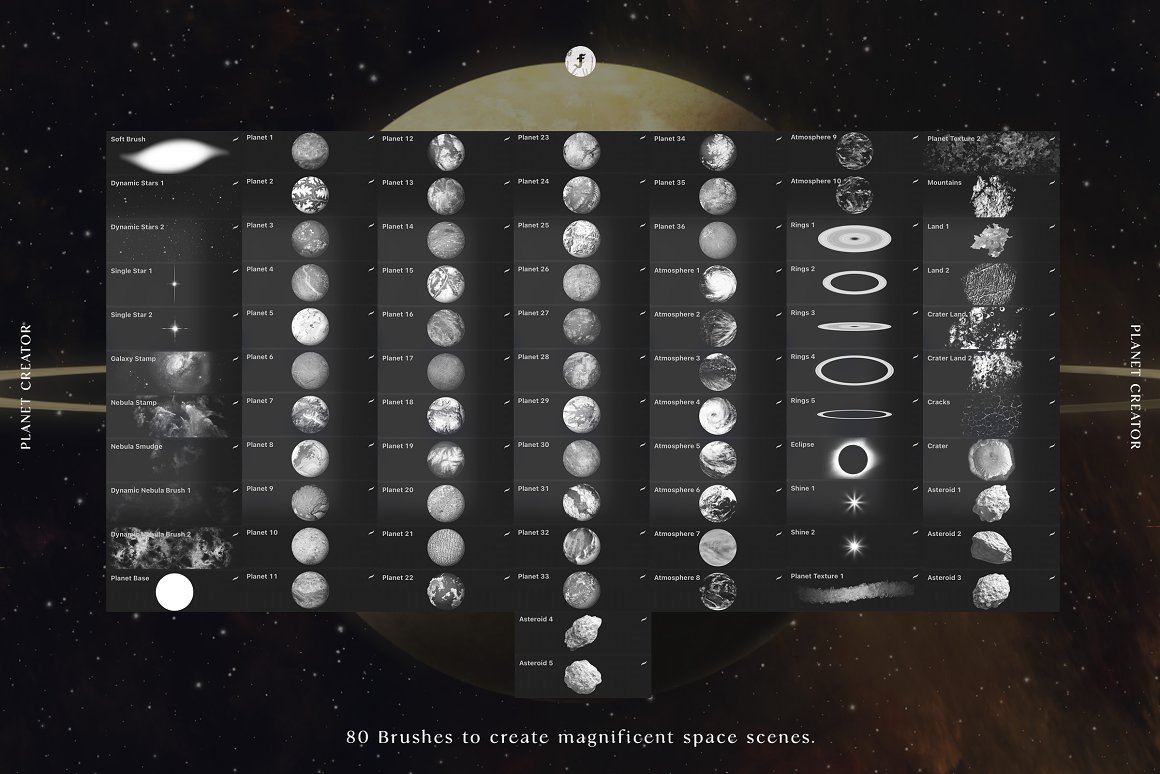Pick the Single Star 2 brush
Viewport: 1160px width, 774px height.
point(173,328)
